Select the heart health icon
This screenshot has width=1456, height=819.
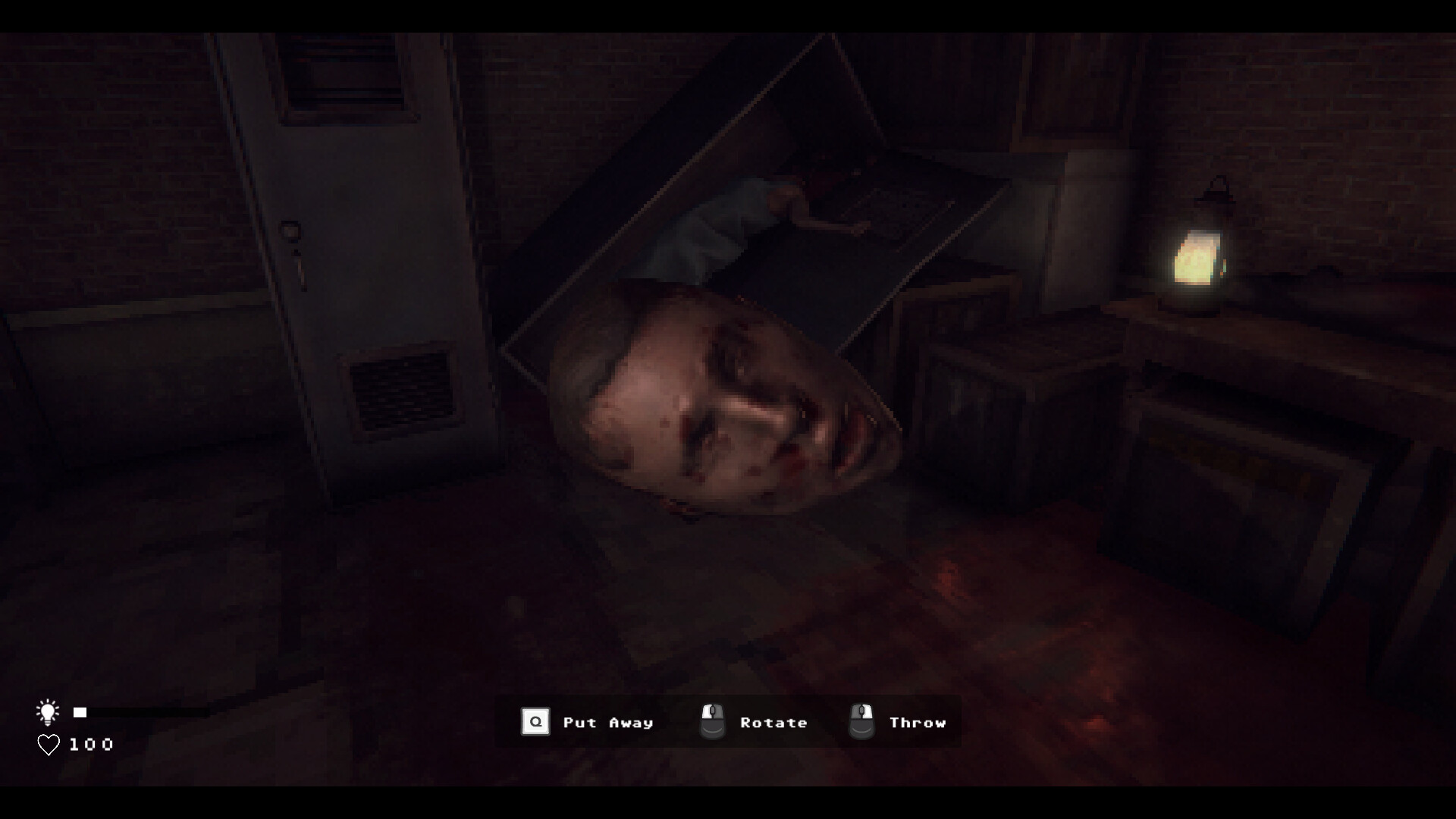pos(49,744)
